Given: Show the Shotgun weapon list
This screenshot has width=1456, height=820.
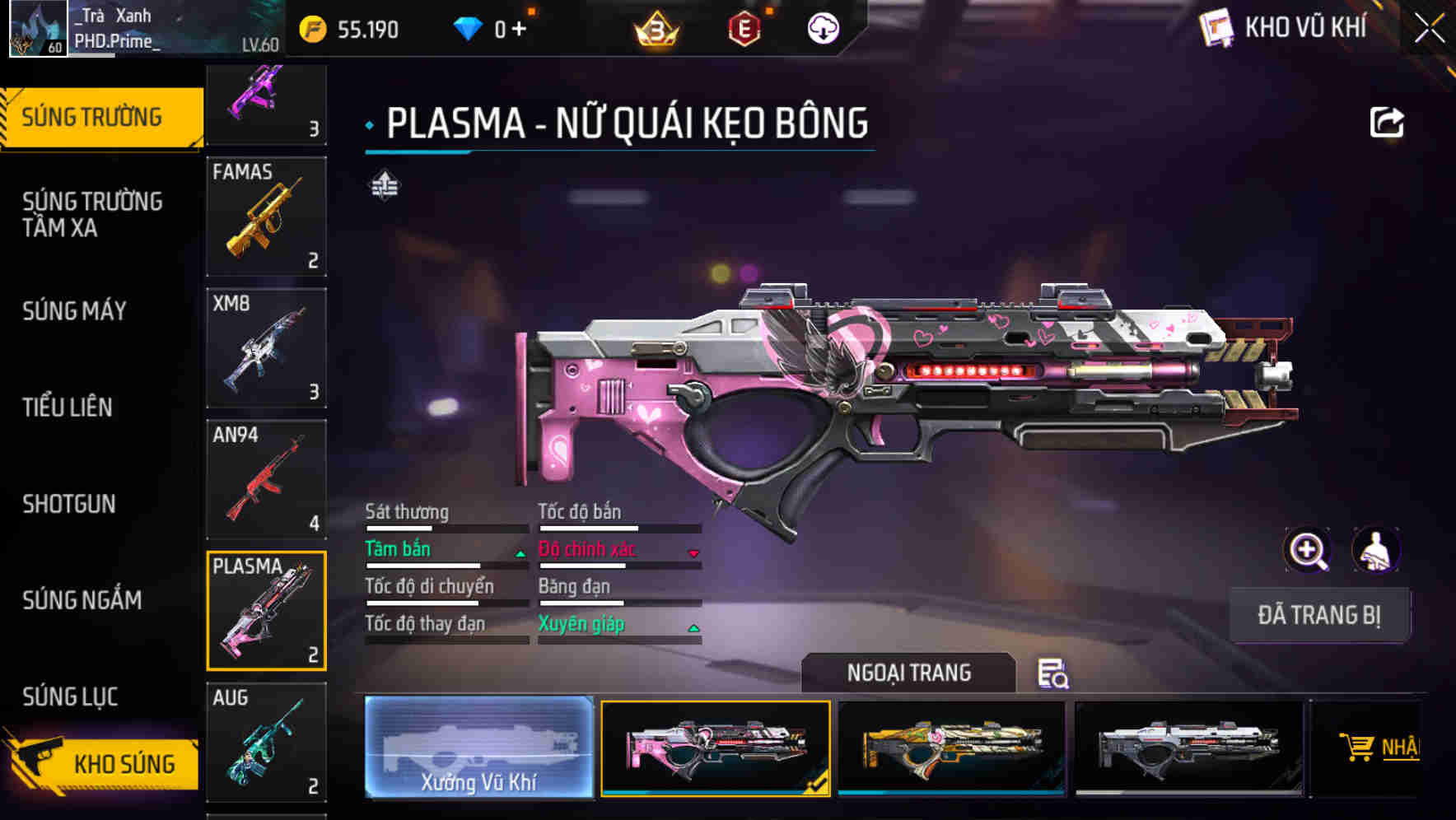Looking at the screenshot, I should (69, 504).
